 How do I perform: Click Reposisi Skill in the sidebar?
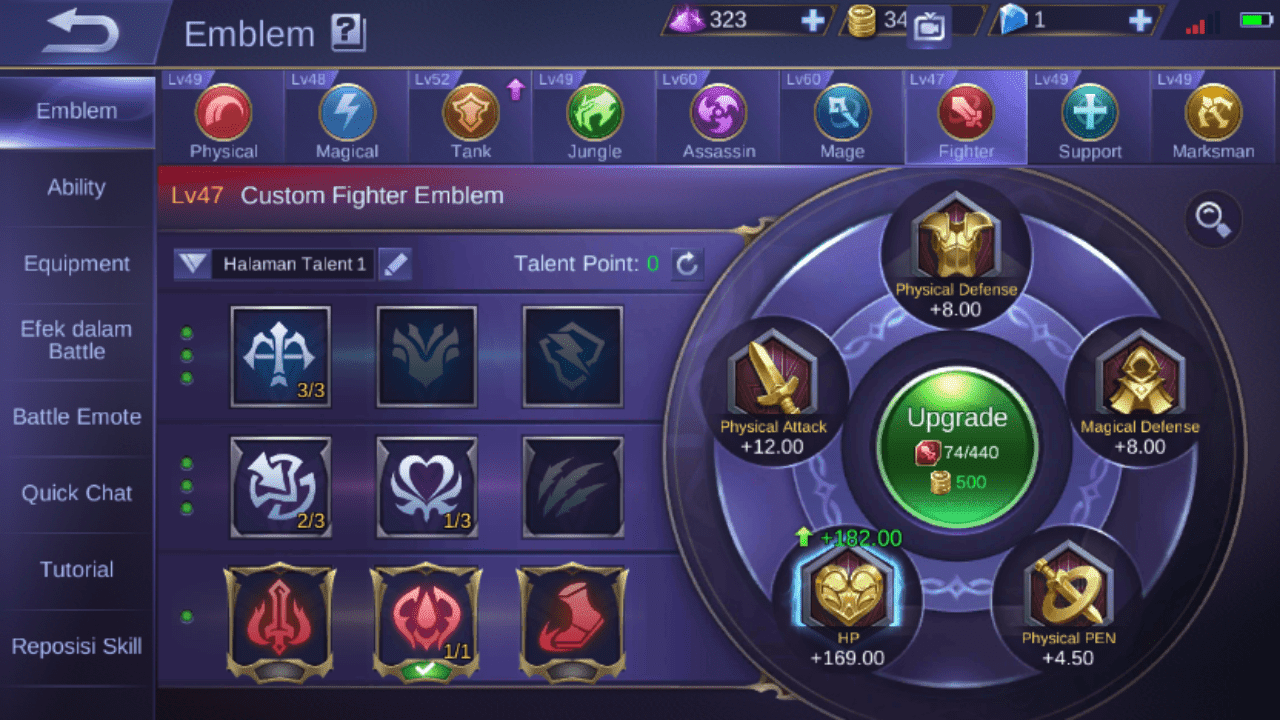point(76,647)
